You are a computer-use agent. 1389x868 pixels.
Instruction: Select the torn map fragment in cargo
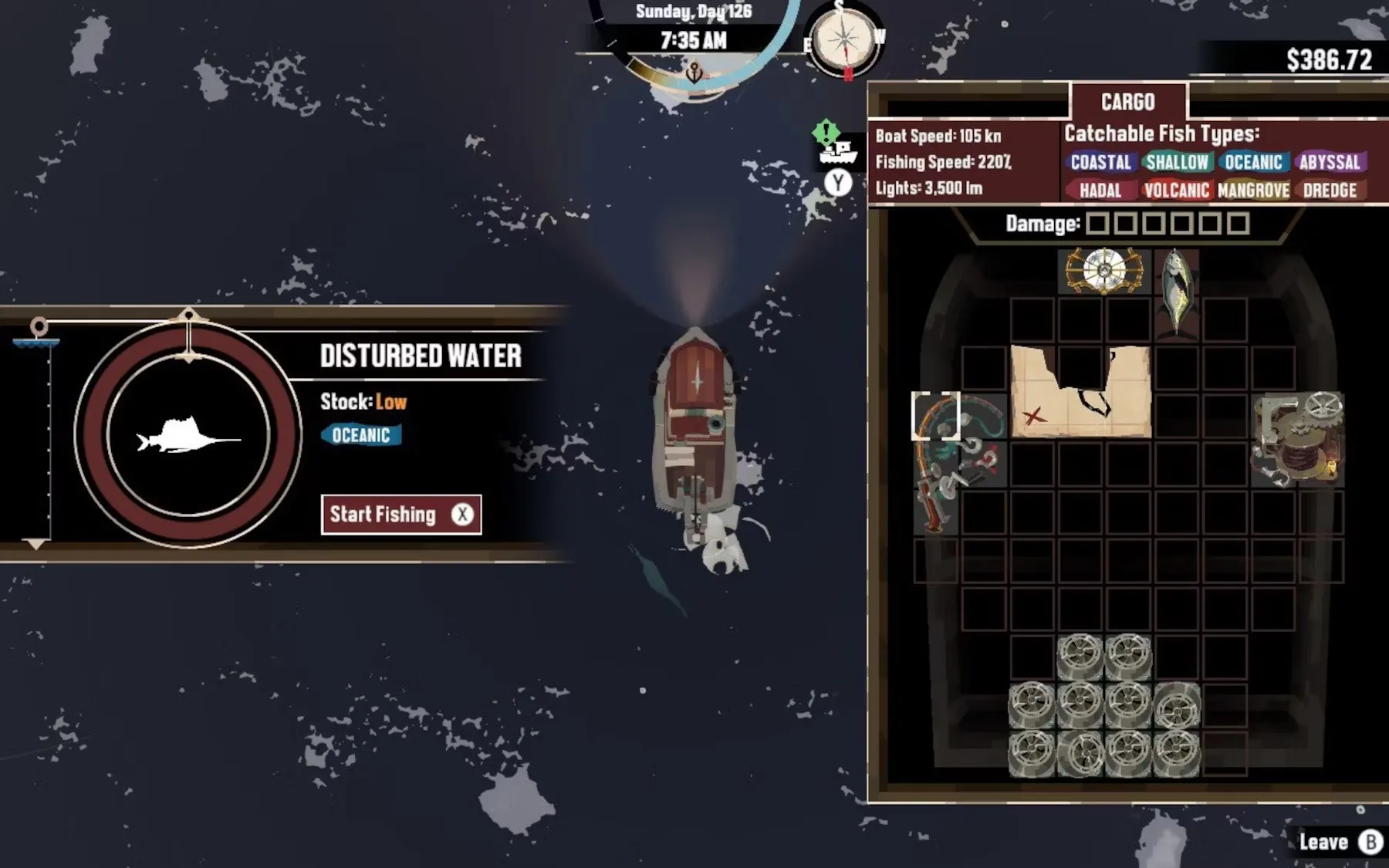pyautogui.click(x=1080, y=392)
